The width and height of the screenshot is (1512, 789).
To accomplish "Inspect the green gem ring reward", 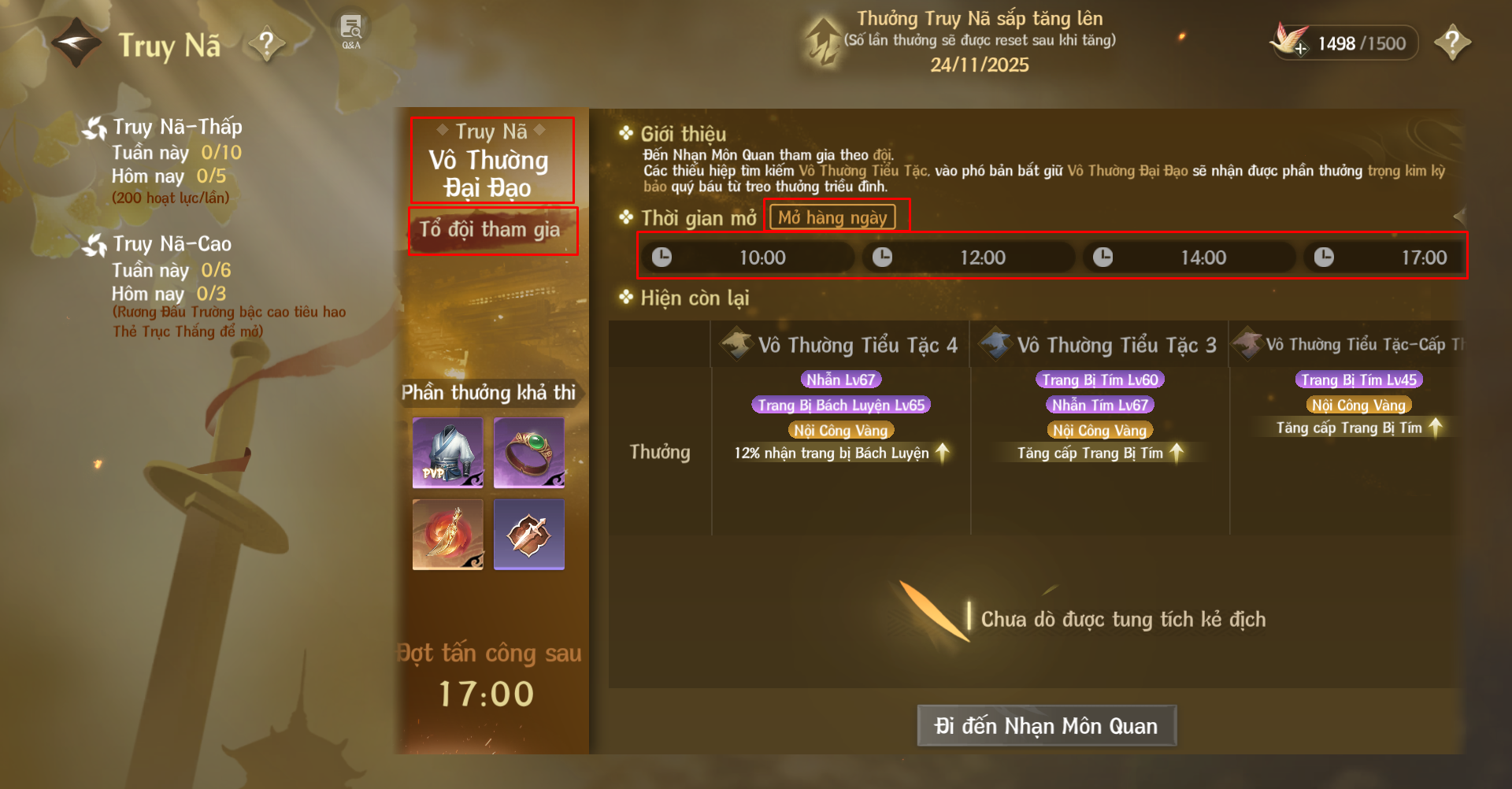I will coord(529,453).
